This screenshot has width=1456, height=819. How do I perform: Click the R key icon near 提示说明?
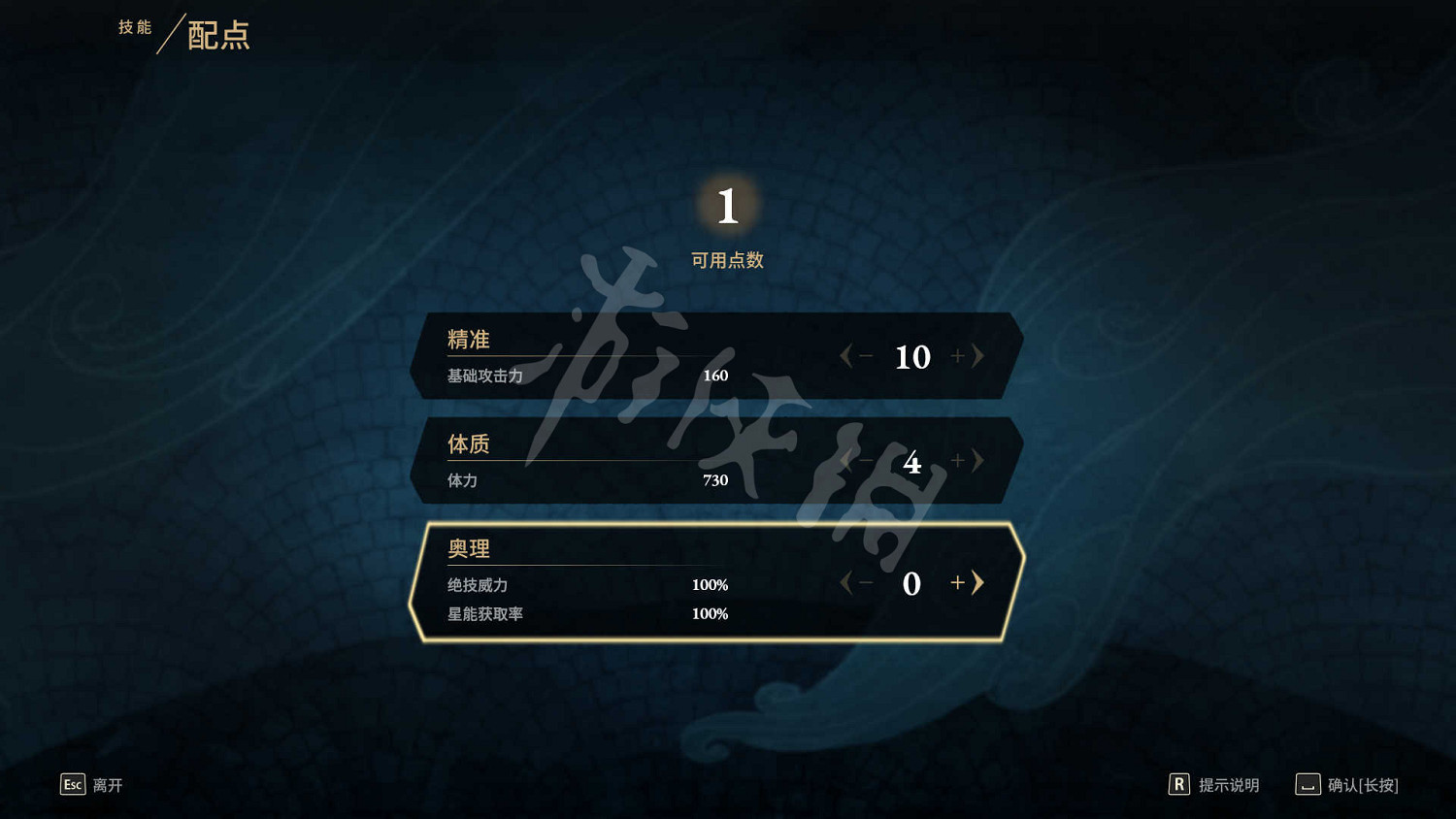pos(1179,783)
